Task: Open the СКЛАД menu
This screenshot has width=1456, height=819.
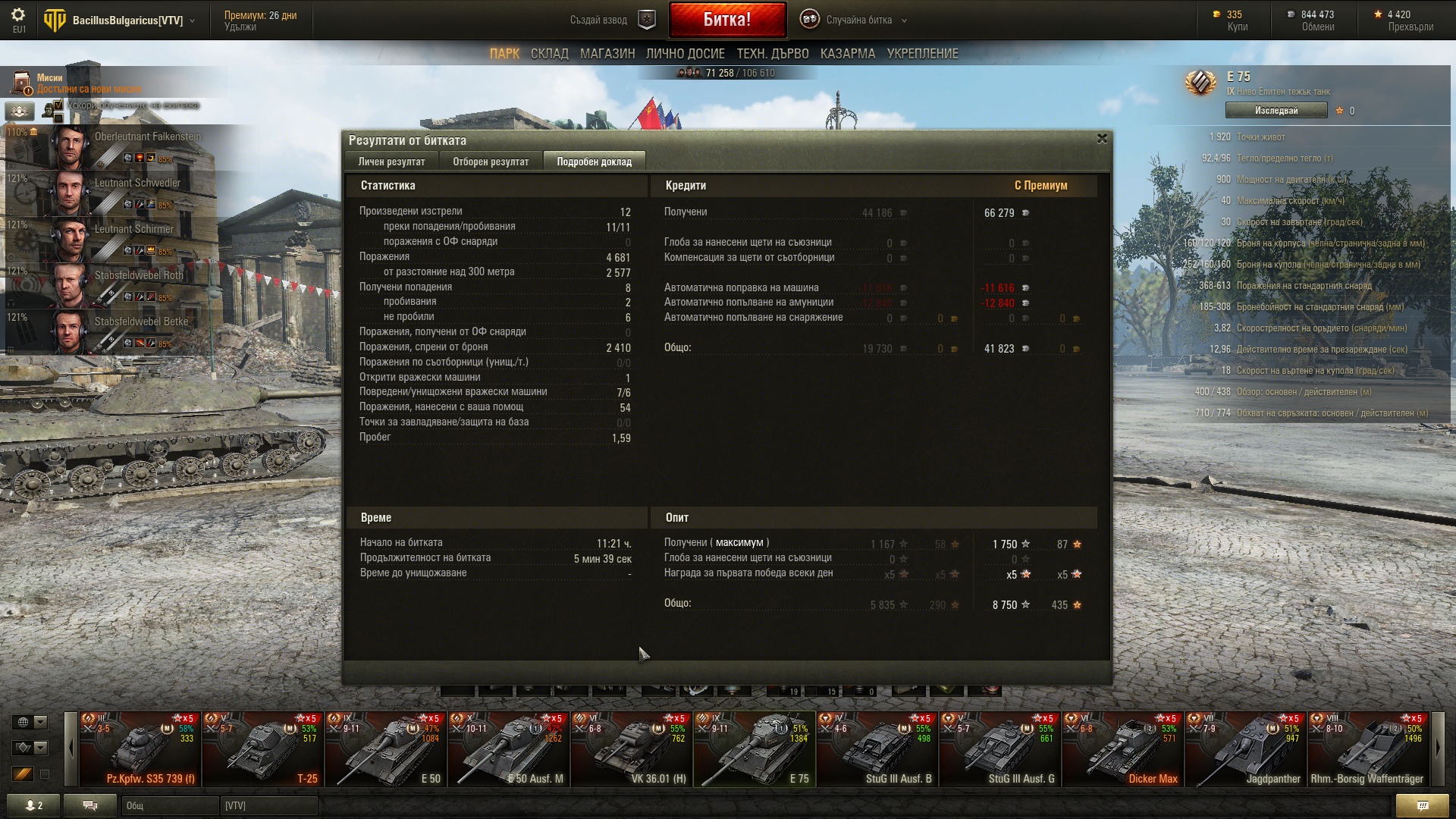Action: pos(549,54)
